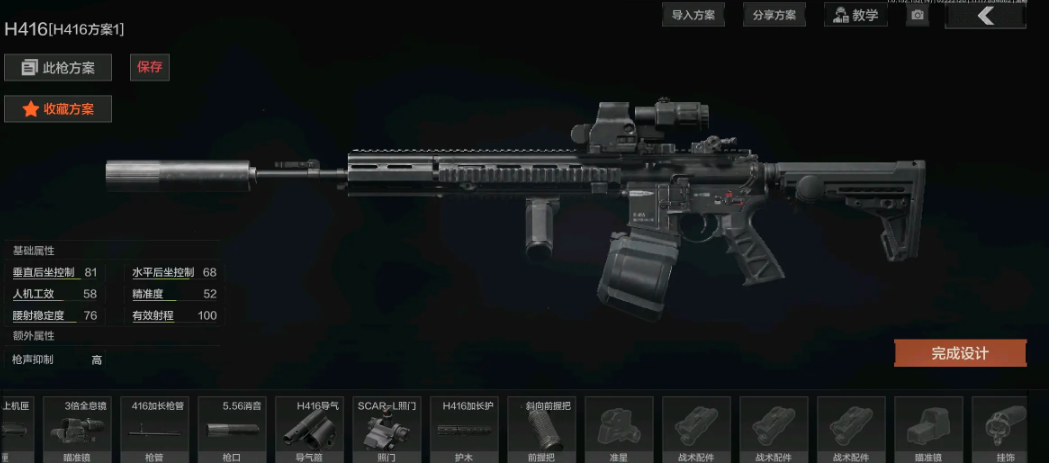The height and width of the screenshot is (463, 1049).
Task: Select the H416导气 gas block slot
Action: point(312,428)
